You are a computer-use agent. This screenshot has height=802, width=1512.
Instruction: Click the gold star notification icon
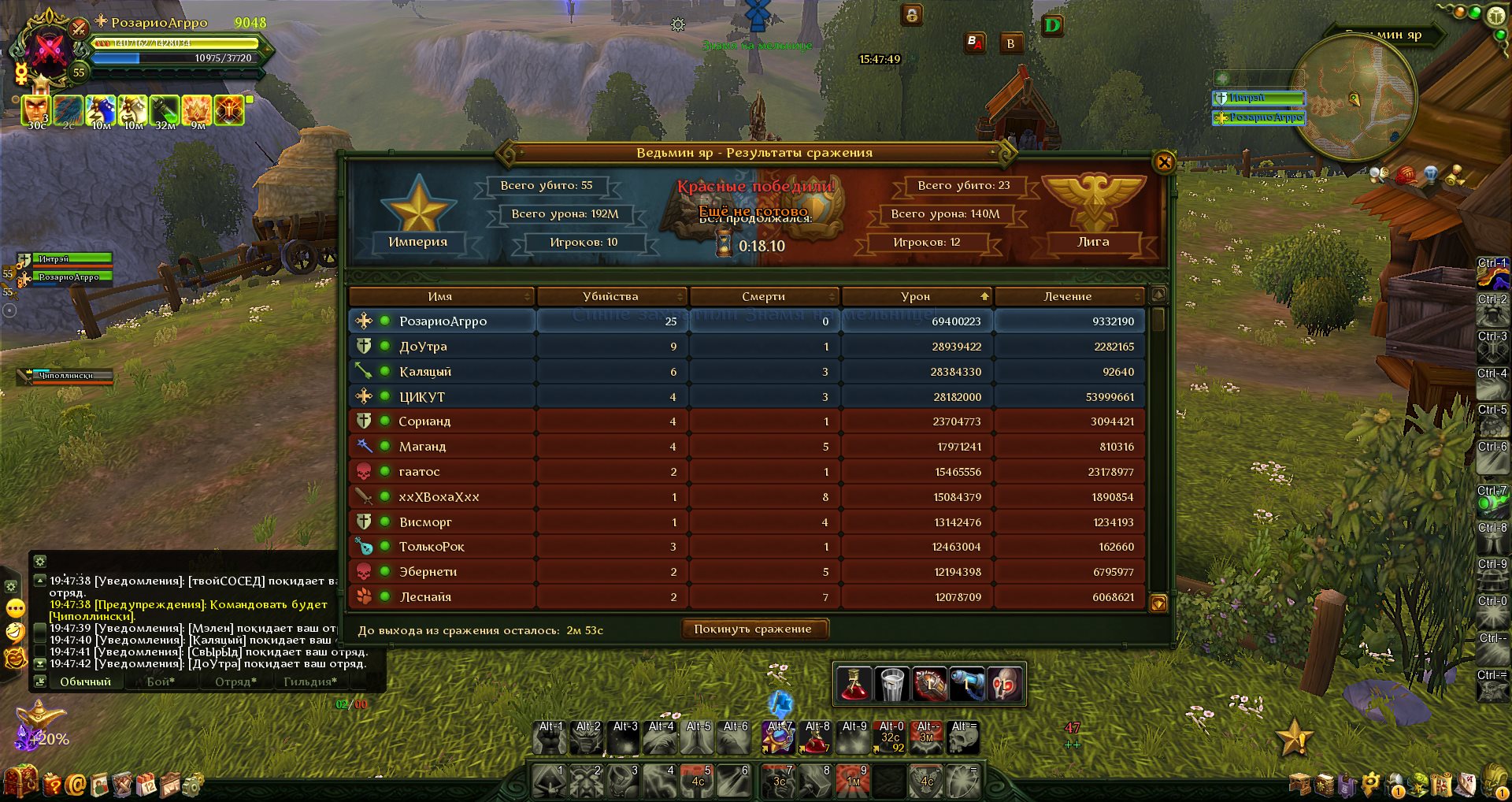tap(1293, 738)
